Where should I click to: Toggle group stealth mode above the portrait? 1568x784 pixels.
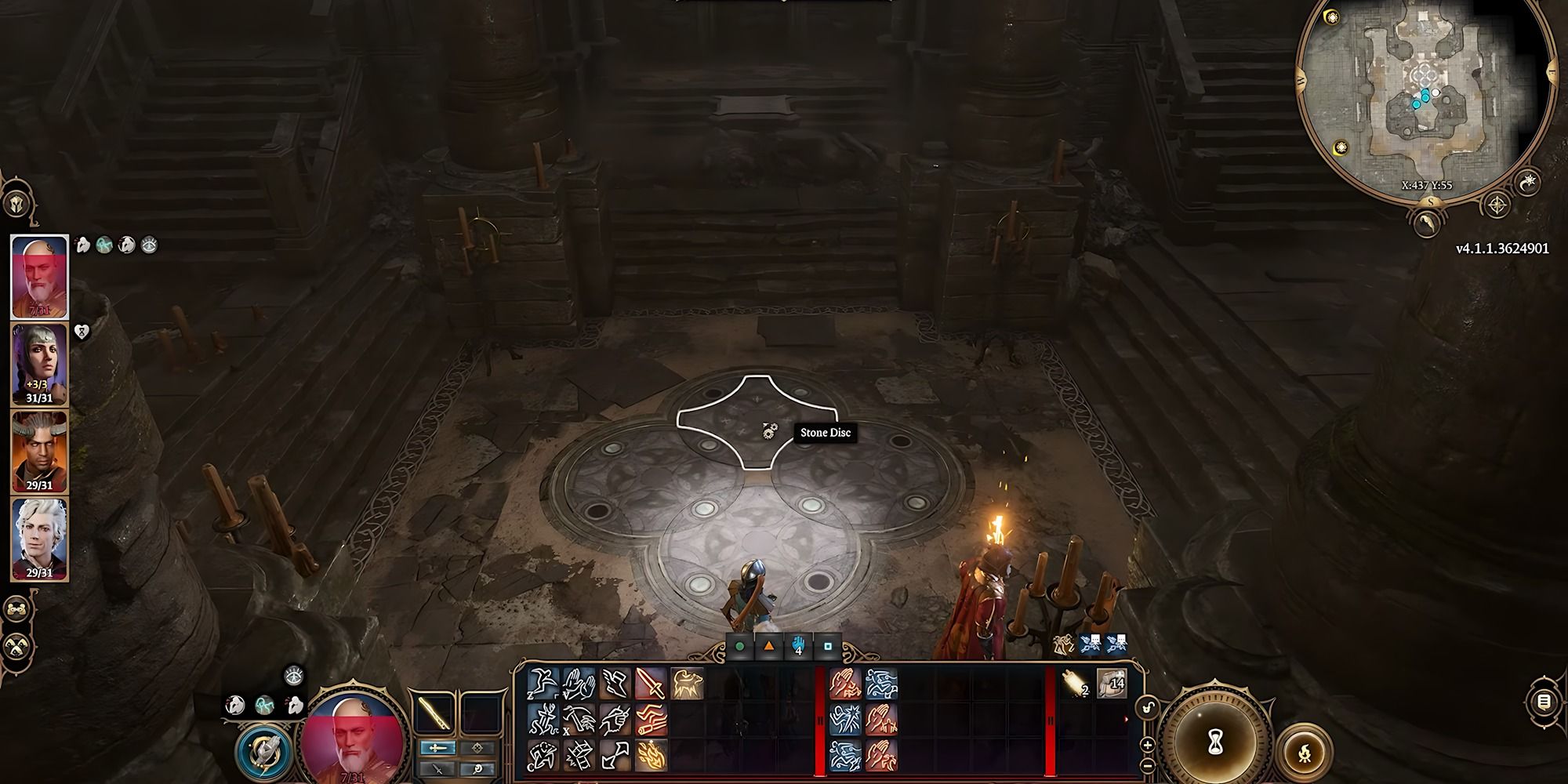[294, 675]
